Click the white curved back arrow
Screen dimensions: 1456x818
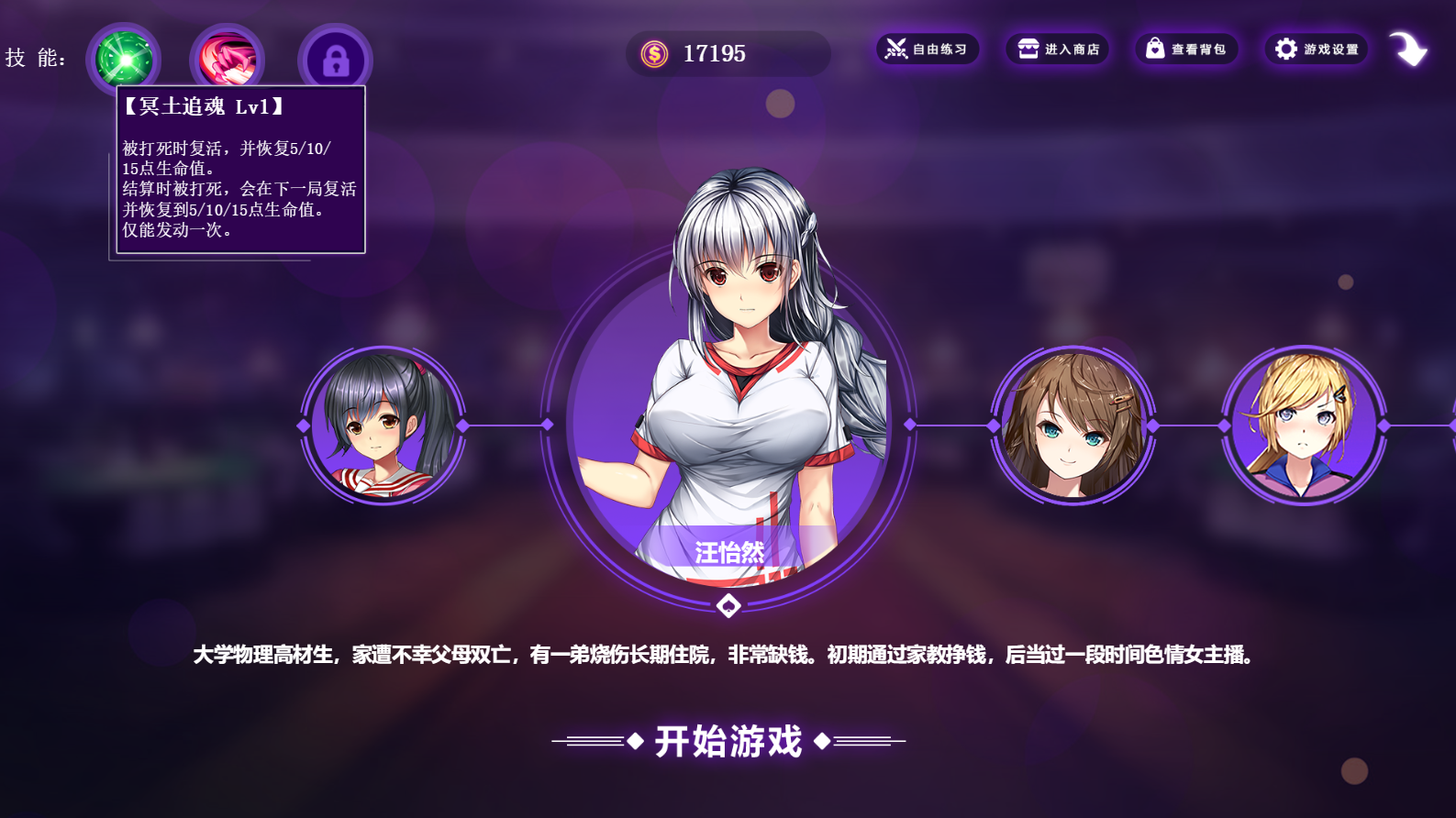[x=1407, y=50]
